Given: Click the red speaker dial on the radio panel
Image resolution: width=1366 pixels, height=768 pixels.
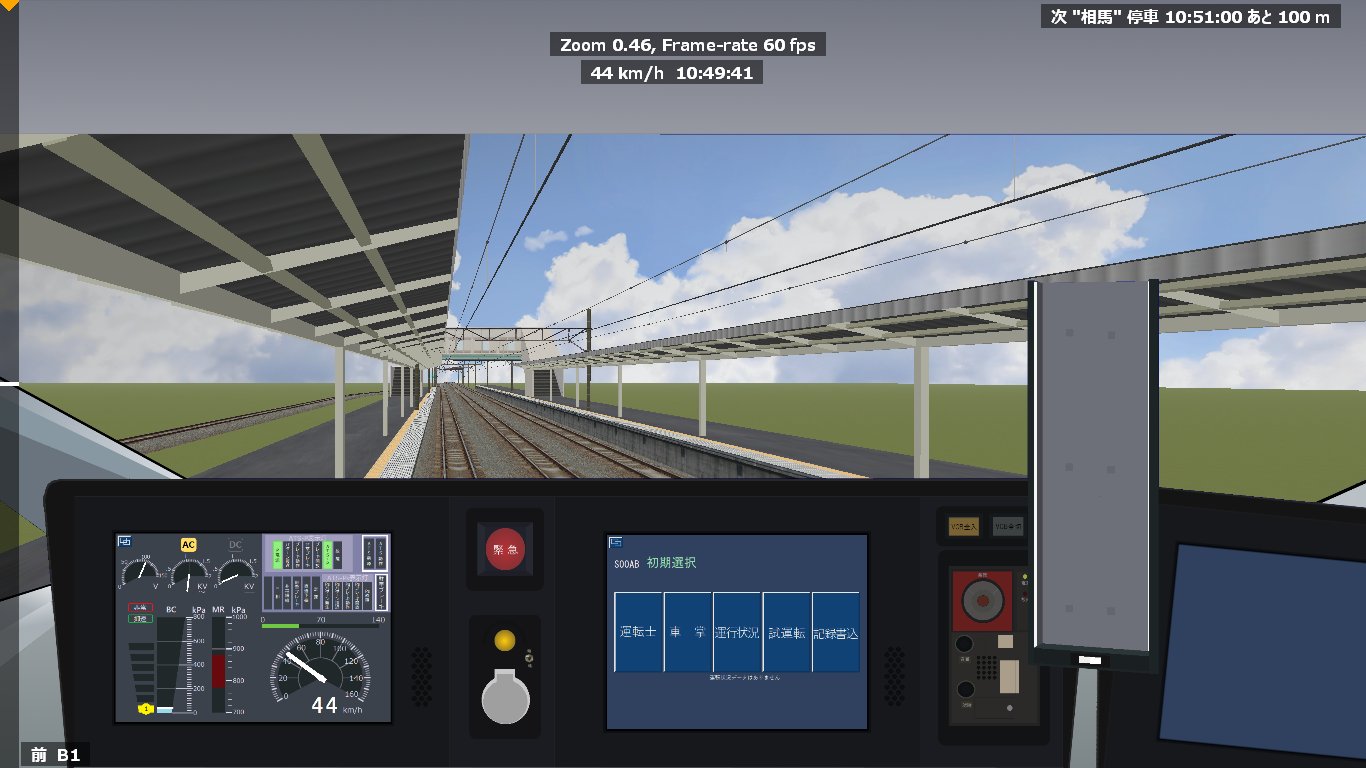Looking at the screenshot, I should click(x=984, y=599).
